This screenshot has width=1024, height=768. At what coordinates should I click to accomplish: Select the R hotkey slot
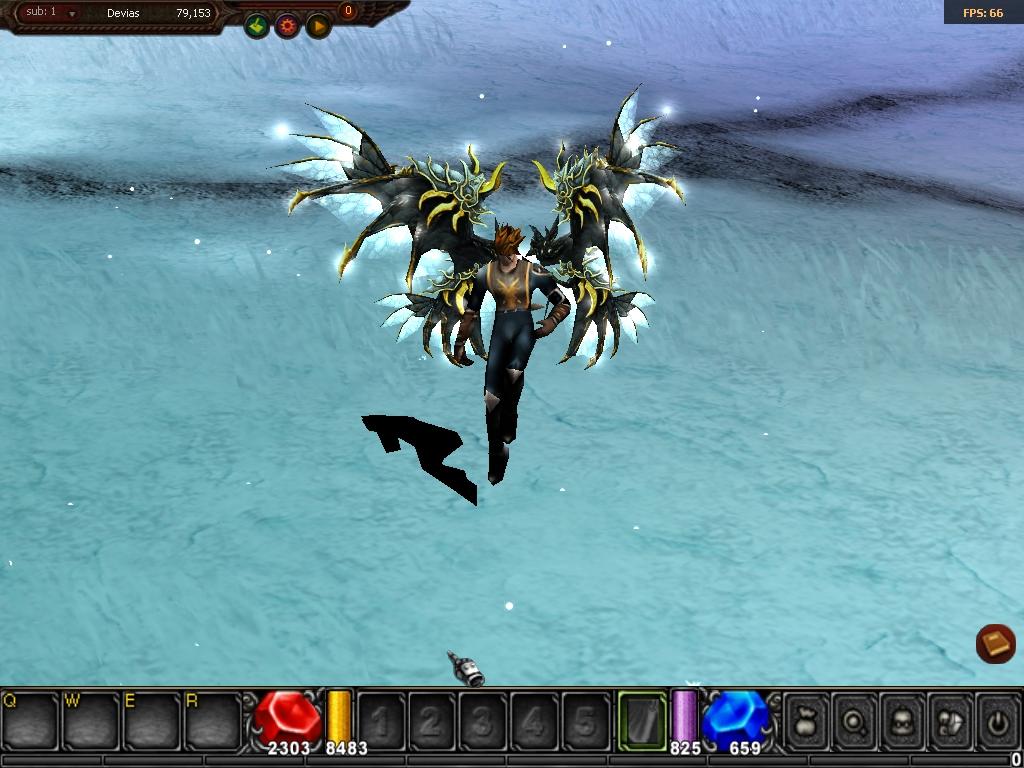(x=213, y=721)
